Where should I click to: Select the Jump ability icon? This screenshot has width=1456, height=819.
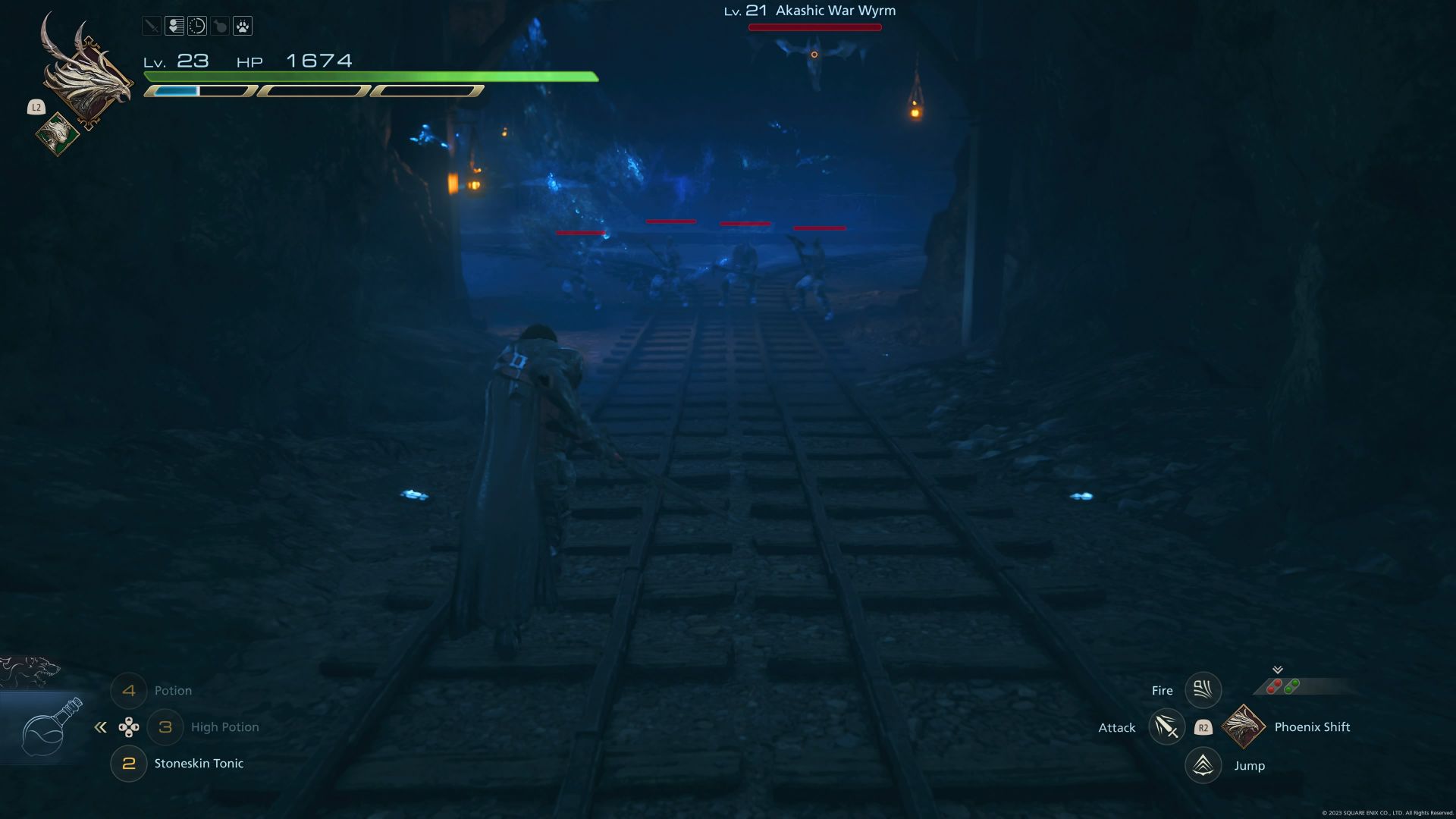click(x=1204, y=765)
